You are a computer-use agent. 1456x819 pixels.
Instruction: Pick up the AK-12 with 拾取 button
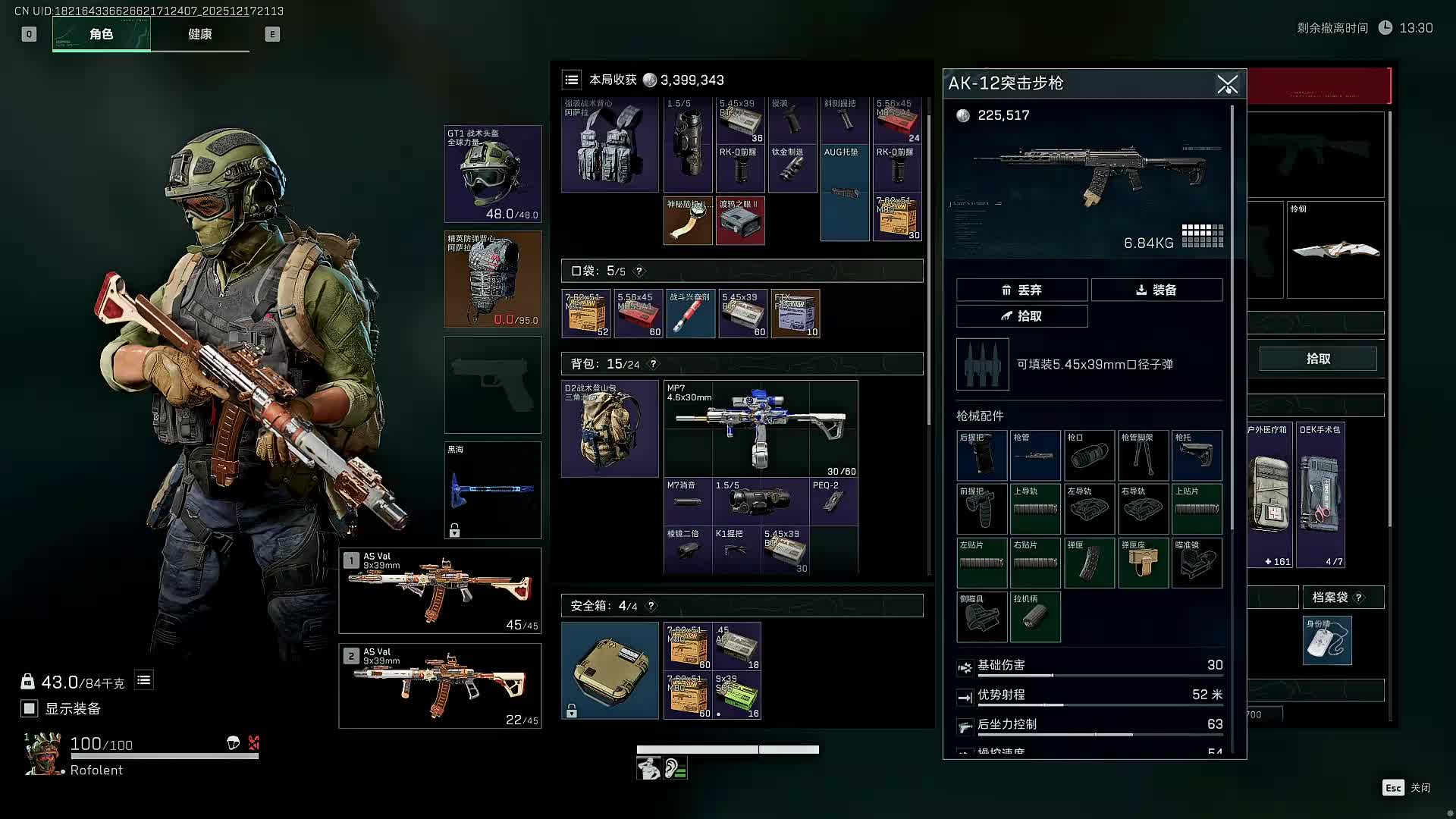pyautogui.click(x=1021, y=316)
